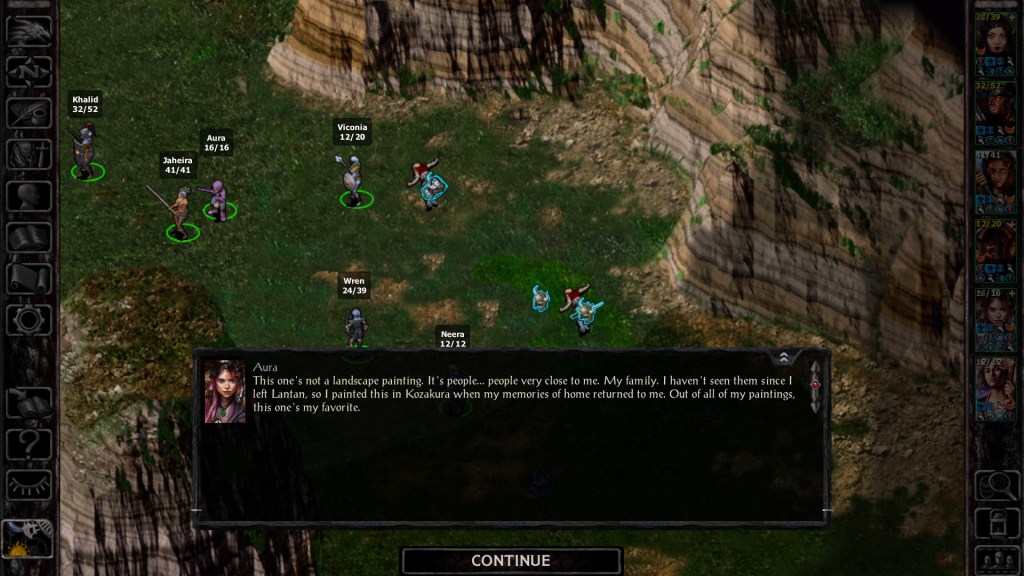Image resolution: width=1024 pixels, height=576 pixels.
Task: Continue the dialogue with Aura
Action: coord(511,561)
